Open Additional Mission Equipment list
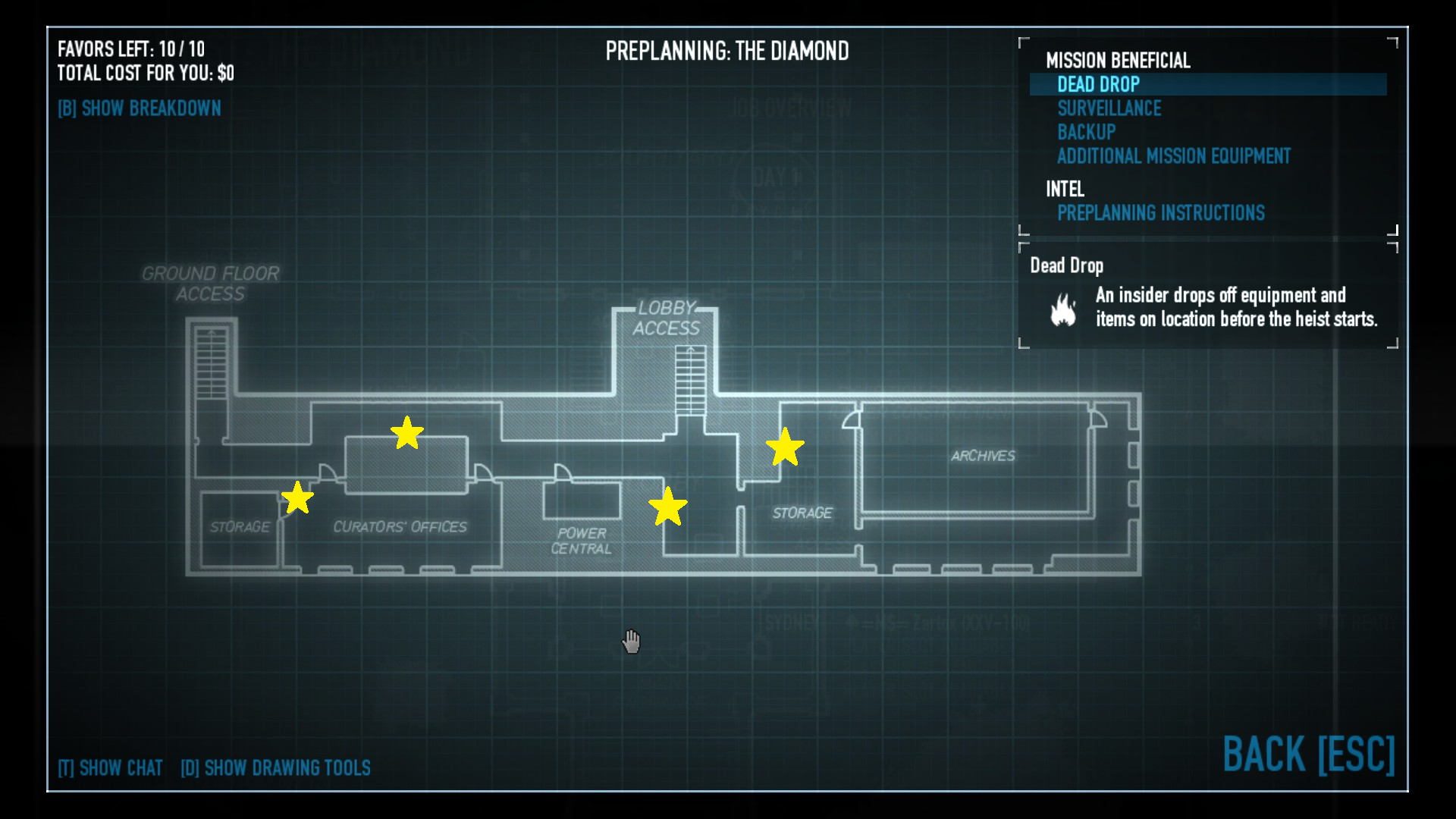The height and width of the screenshot is (819, 1456). [1173, 156]
